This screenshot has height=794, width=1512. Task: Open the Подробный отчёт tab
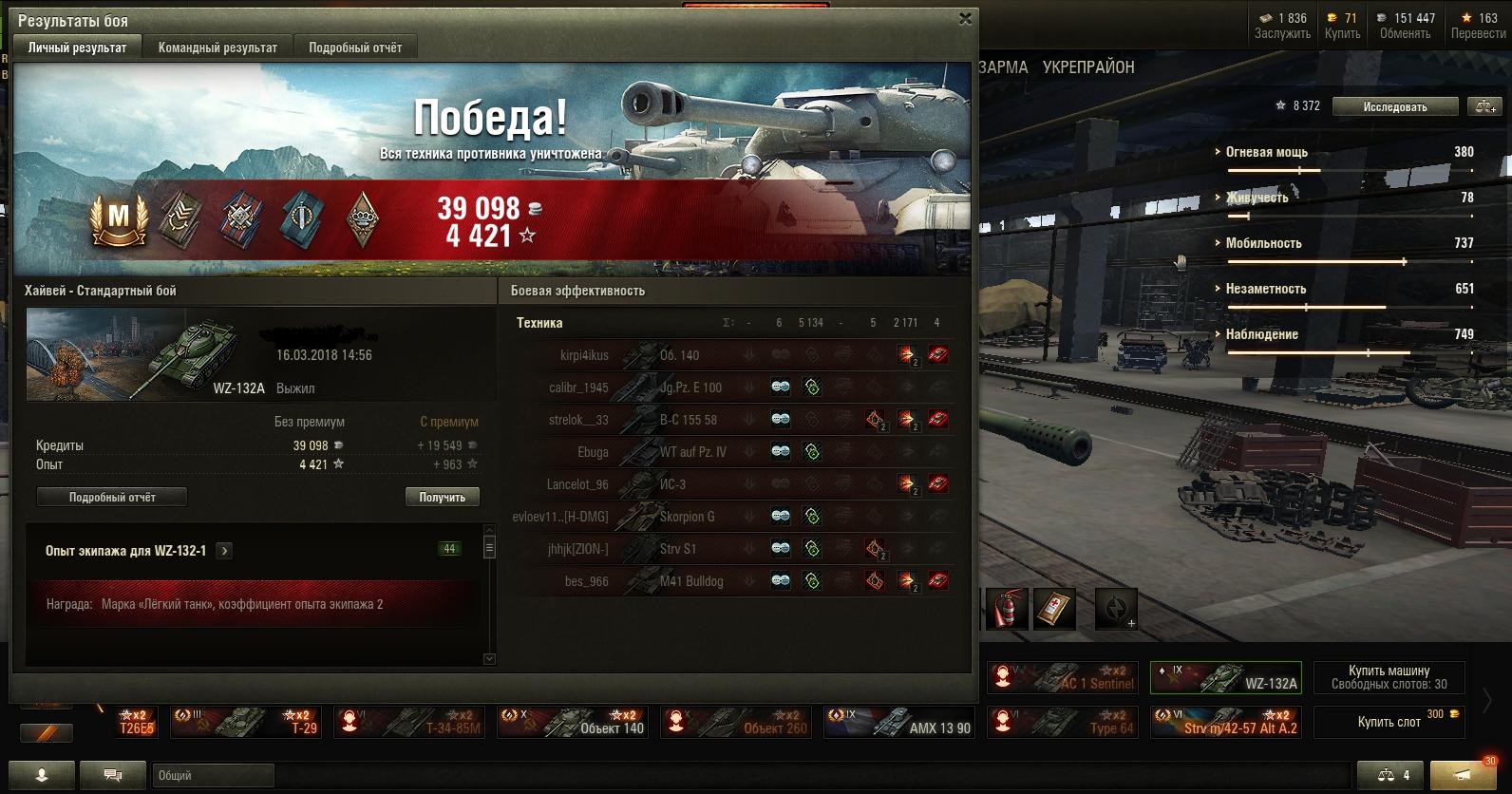[355, 47]
